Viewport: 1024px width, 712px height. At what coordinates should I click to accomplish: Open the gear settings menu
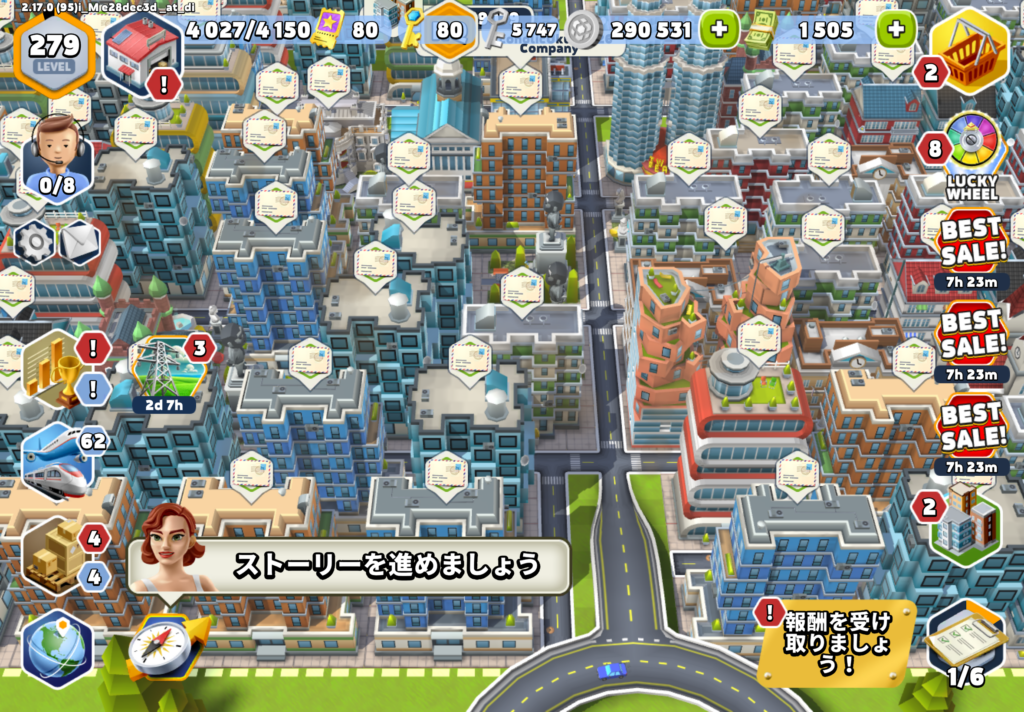(x=35, y=241)
